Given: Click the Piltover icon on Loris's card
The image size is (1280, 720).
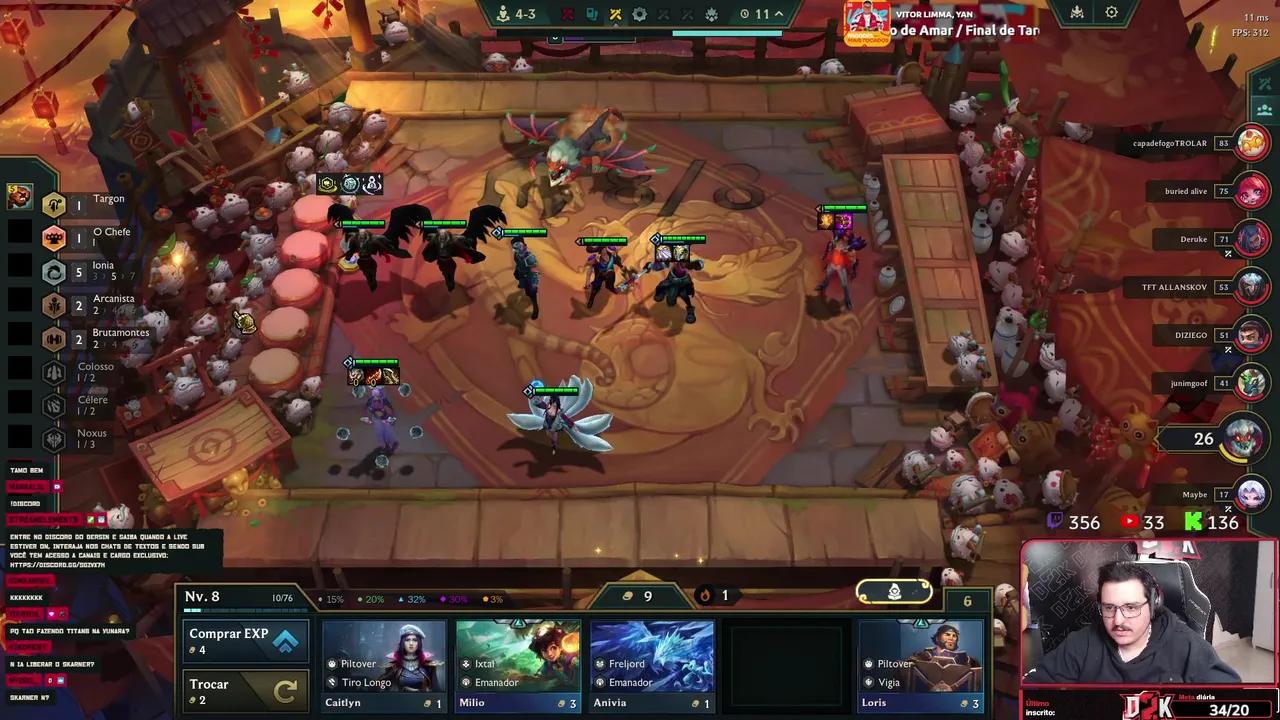Looking at the screenshot, I should tap(868, 663).
